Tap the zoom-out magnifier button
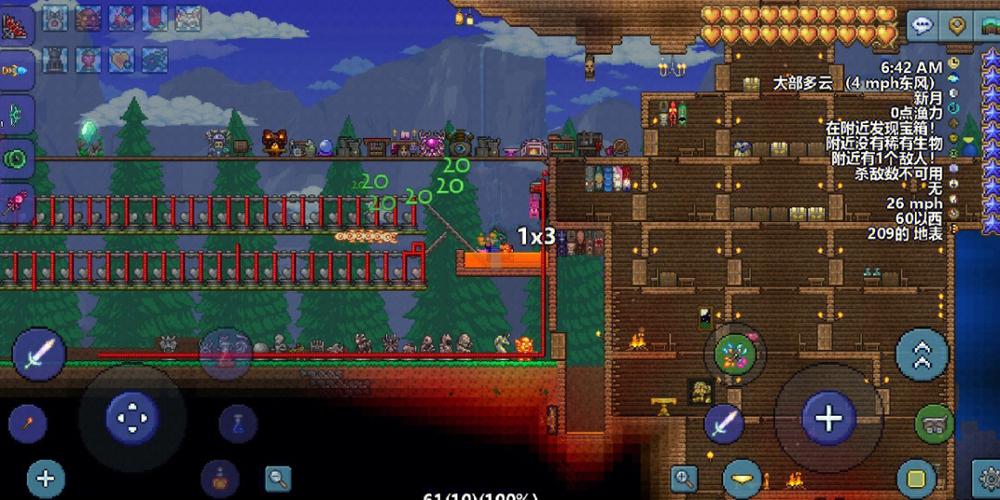This screenshot has height=500, width=1000. point(278,478)
